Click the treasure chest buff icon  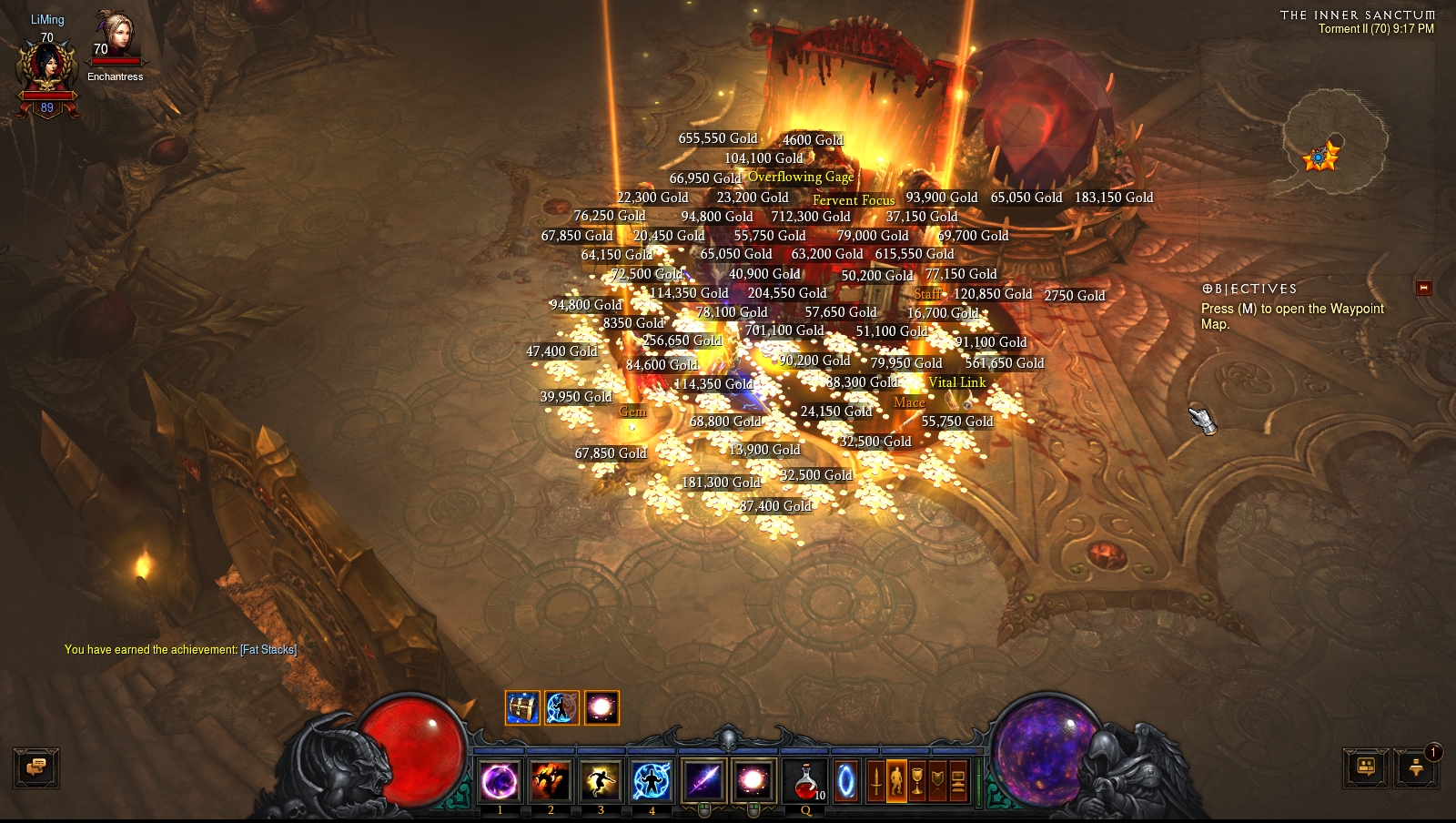[522, 707]
